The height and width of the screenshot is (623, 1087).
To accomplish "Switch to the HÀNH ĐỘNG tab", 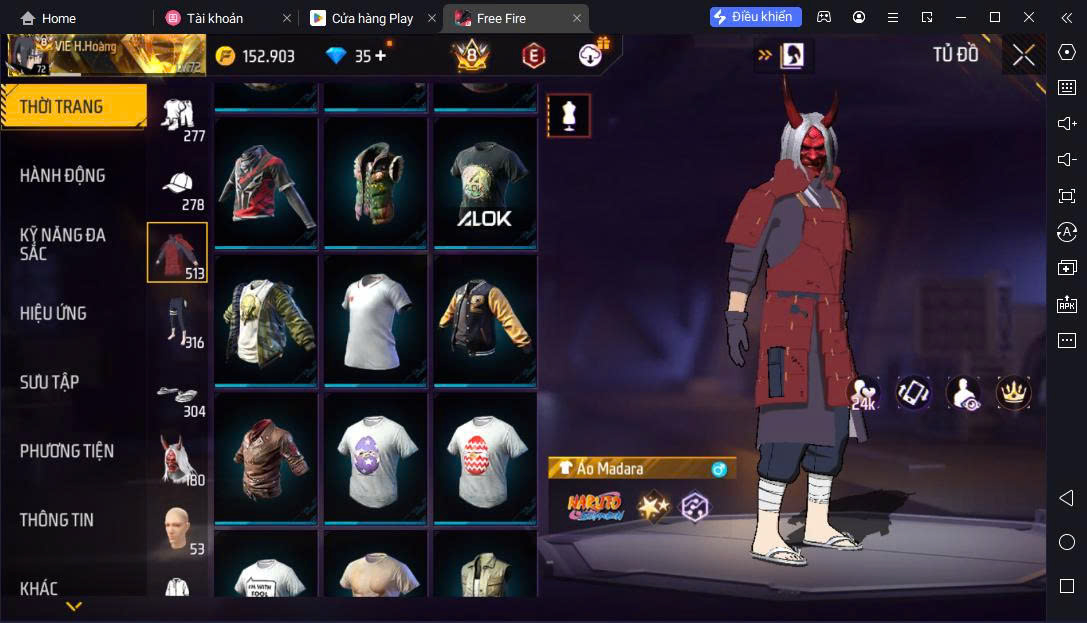I will click(62, 176).
